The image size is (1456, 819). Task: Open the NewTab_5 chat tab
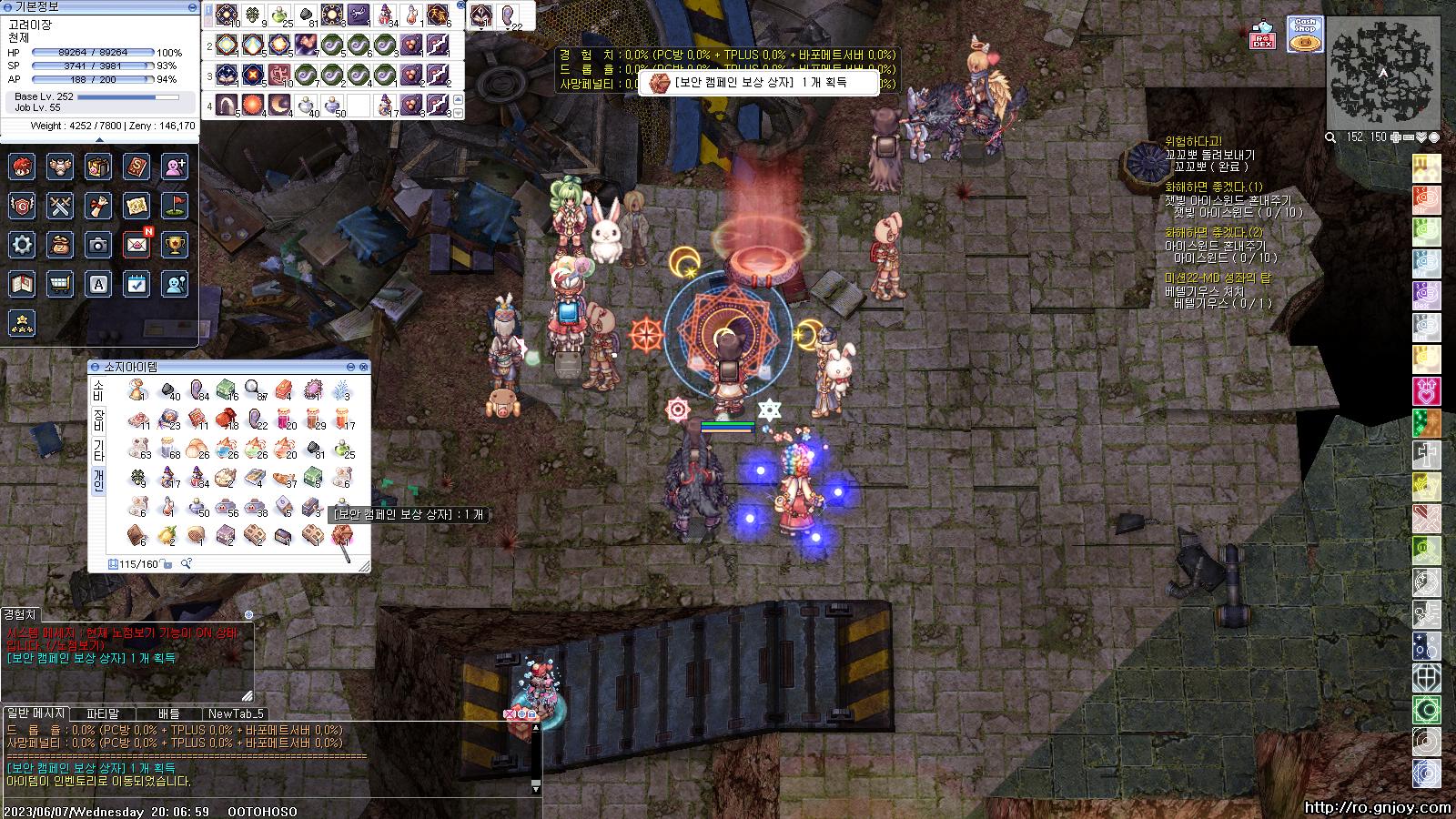pyautogui.click(x=236, y=714)
